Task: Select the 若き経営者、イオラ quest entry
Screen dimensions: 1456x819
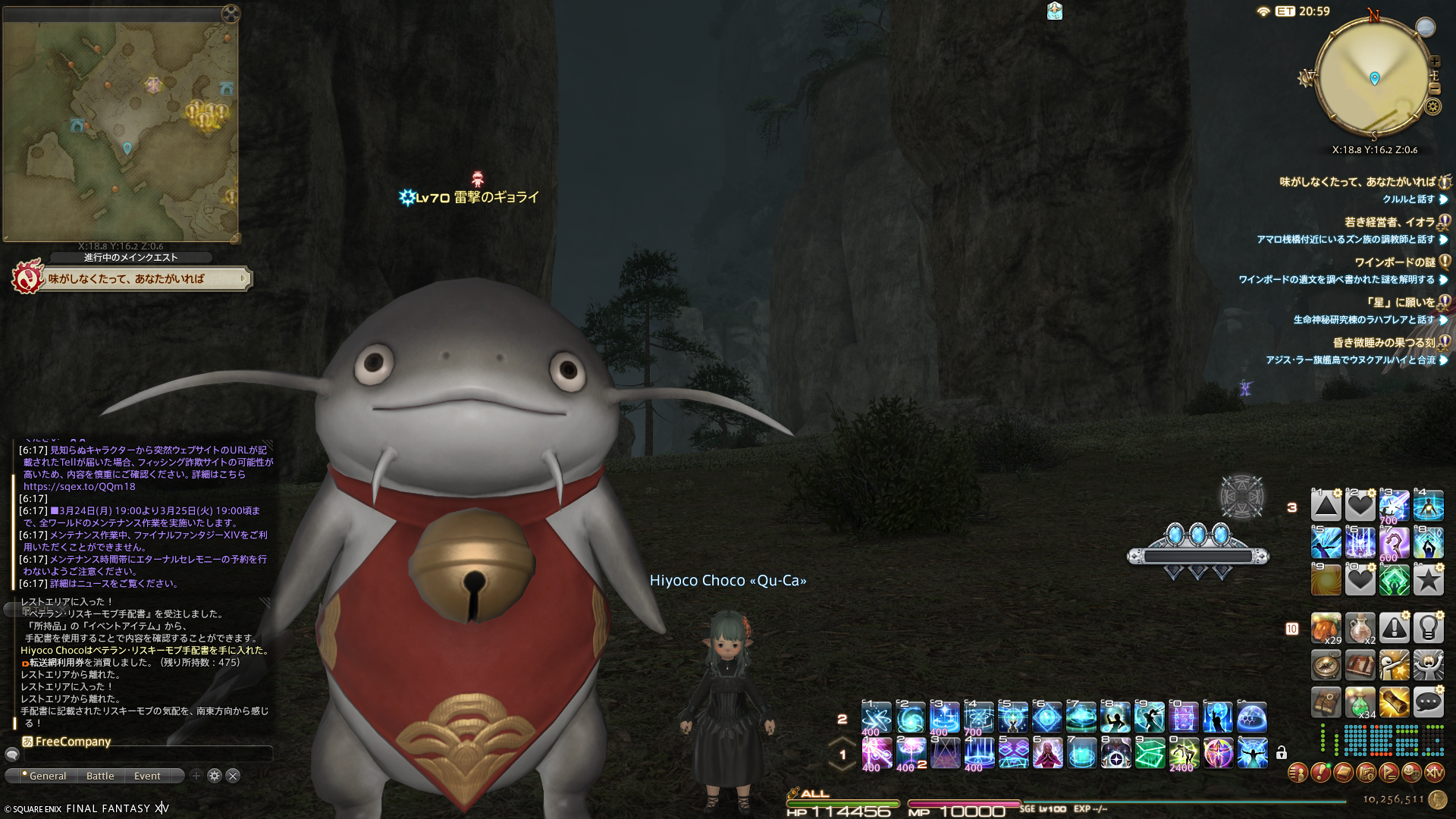Action: click(x=1389, y=222)
